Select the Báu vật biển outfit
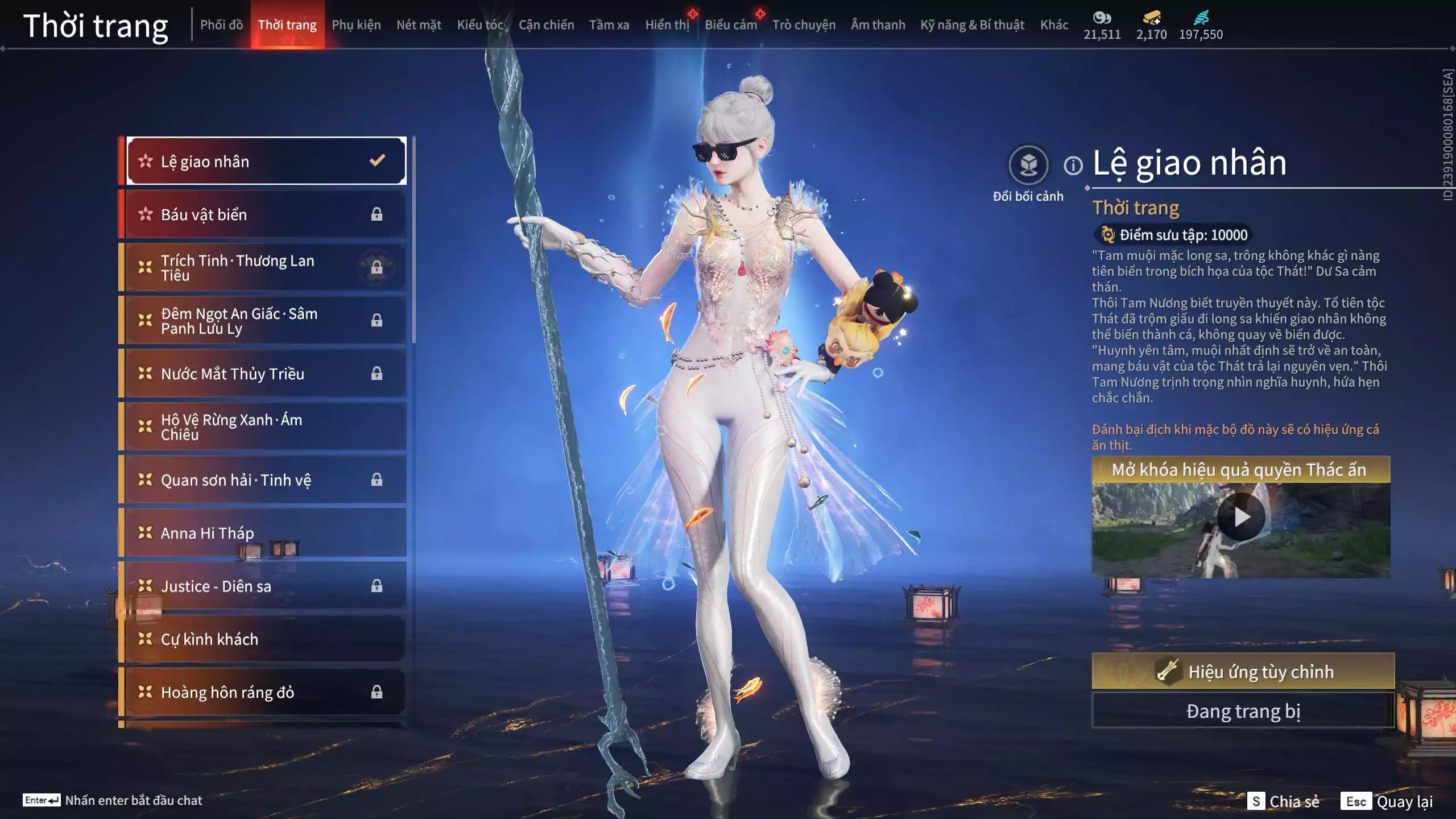This screenshot has height=819, width=1456. tap(265, 214)
